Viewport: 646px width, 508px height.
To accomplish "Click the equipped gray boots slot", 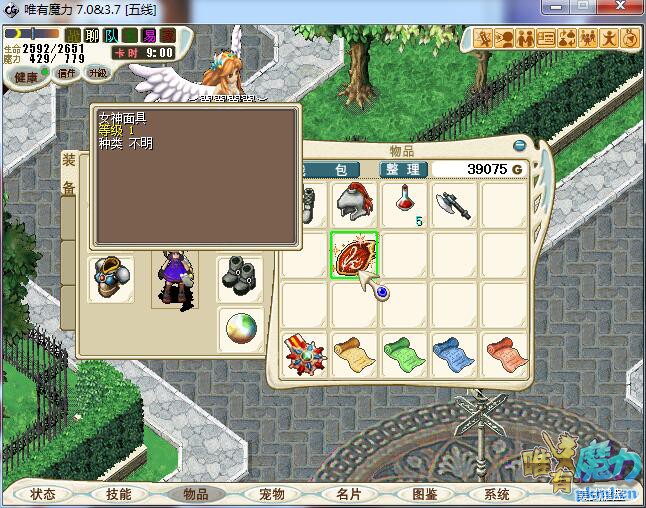I will point(240,274).
